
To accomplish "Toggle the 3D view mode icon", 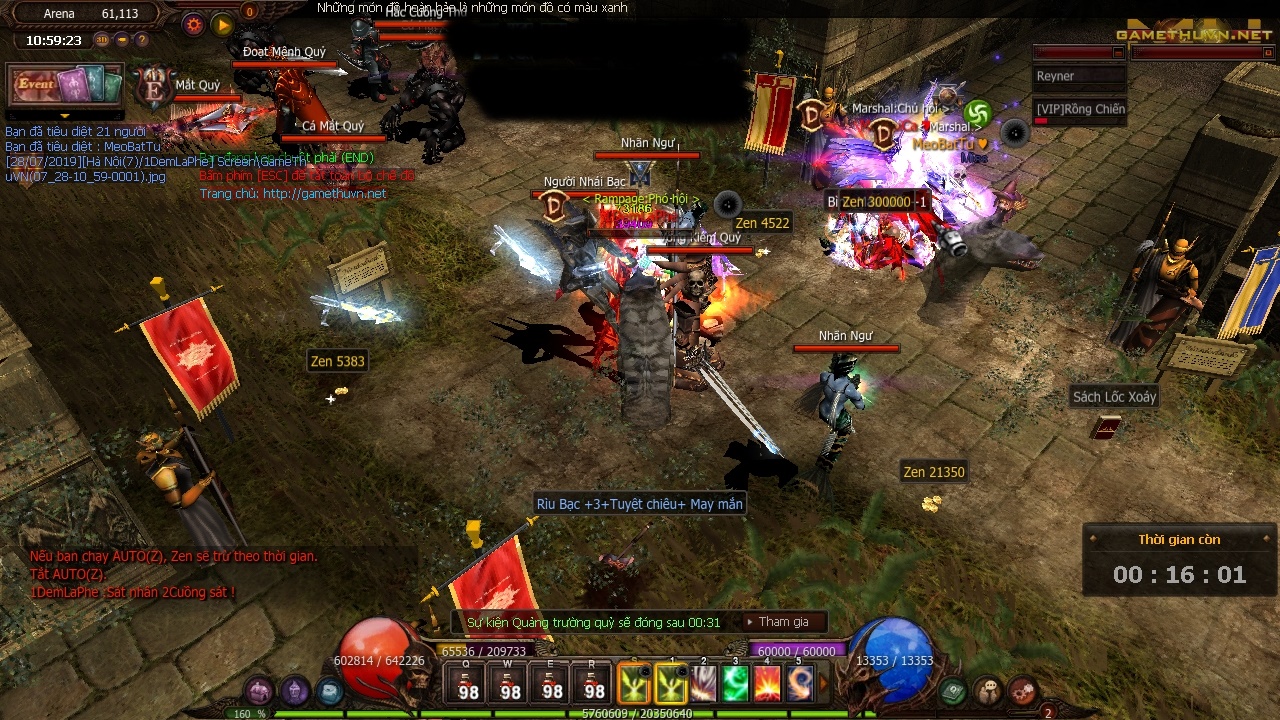I will pyautogui.click(x=102, y=39).
